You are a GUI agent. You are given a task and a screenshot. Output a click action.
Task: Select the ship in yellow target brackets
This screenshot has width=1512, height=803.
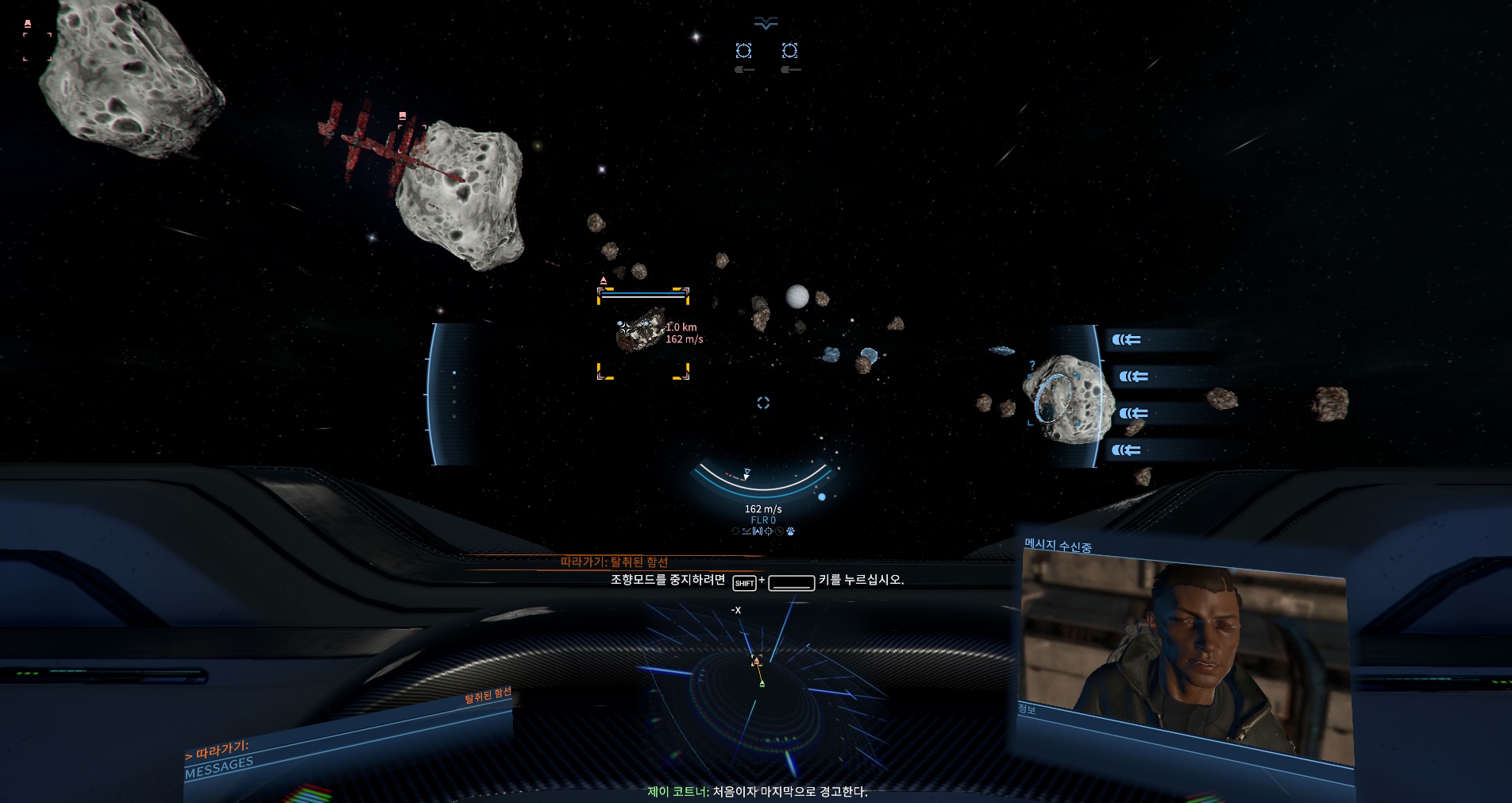pyautogui.click(x=642, y=330)
